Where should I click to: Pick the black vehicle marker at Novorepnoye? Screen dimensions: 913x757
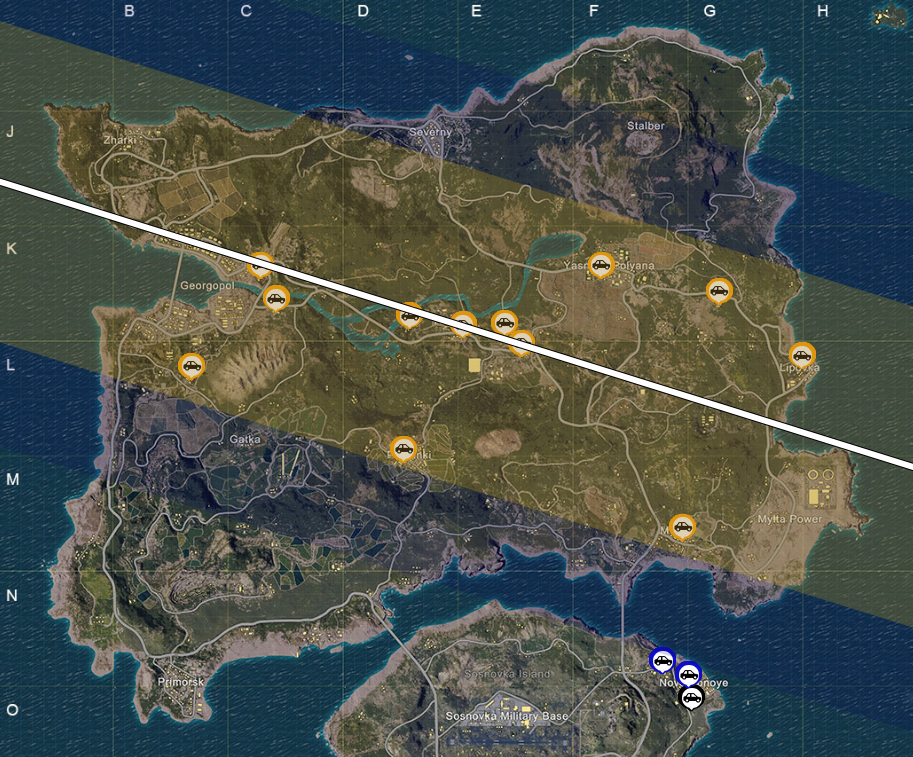690,696
